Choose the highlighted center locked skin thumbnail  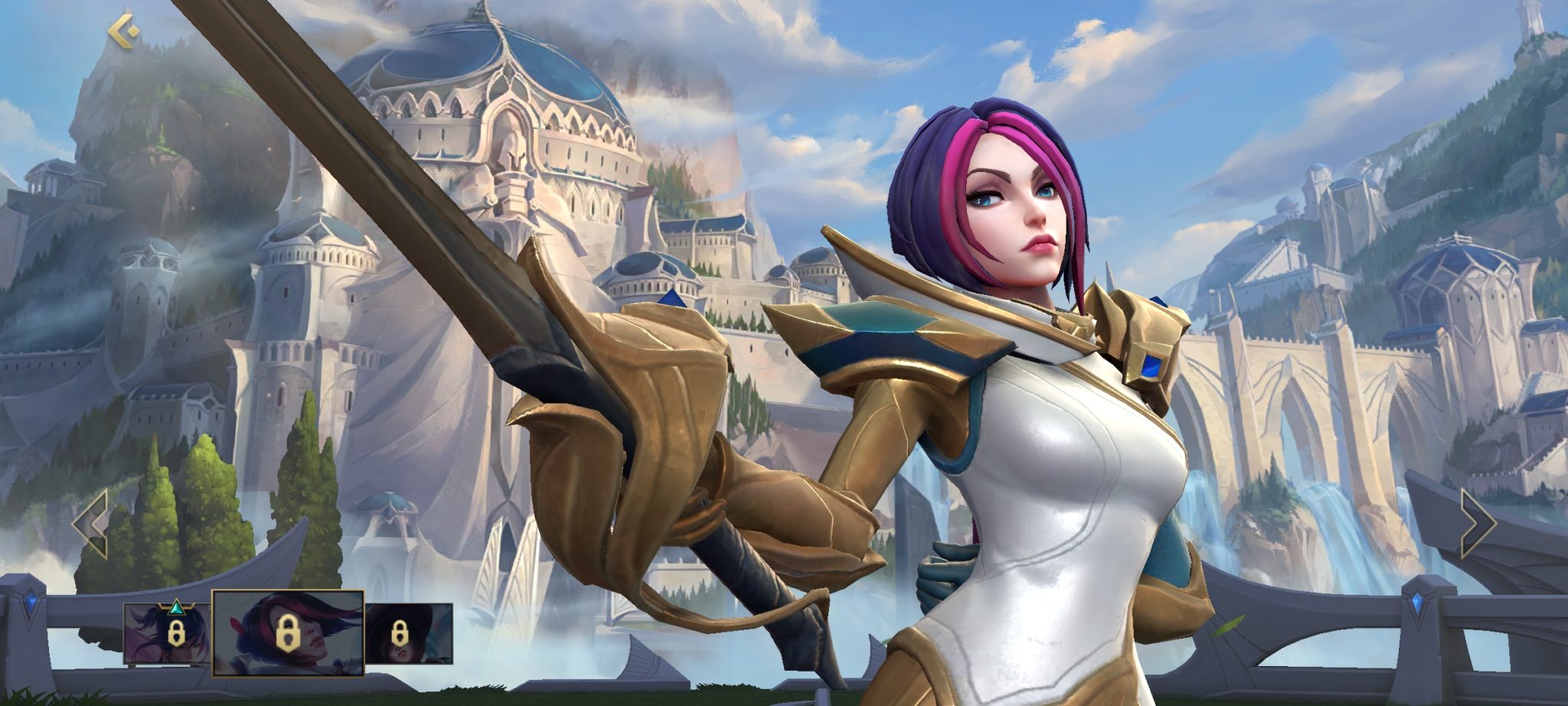pos(287,632)
